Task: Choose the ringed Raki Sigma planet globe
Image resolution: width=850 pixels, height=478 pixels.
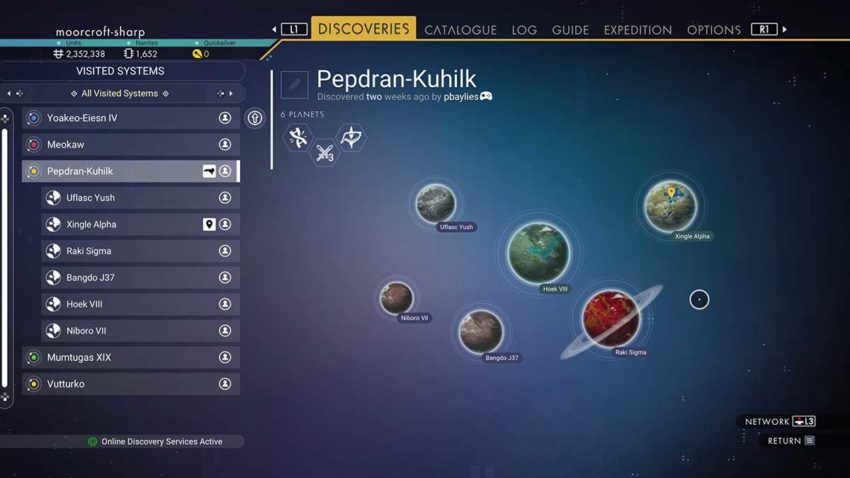Action: 611,318
